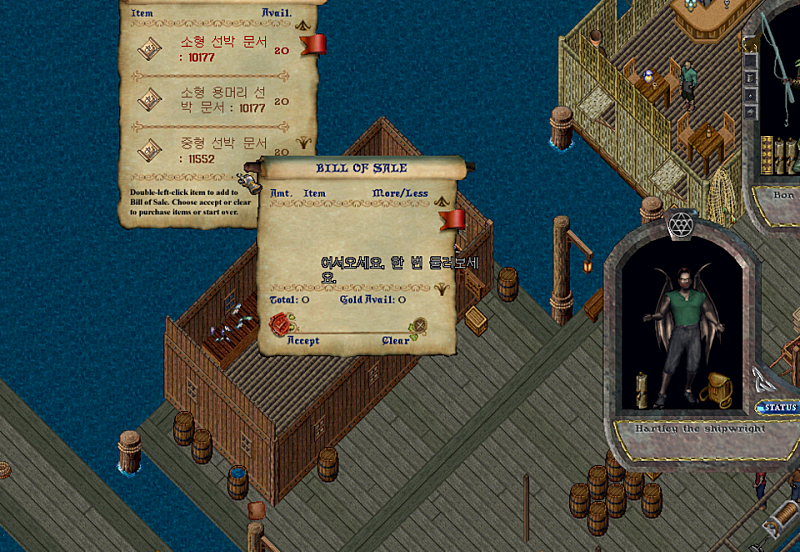Accept the bill of sale
Image resolution: width=800 pixels, height=552 pixels.
tap(283, 325)
